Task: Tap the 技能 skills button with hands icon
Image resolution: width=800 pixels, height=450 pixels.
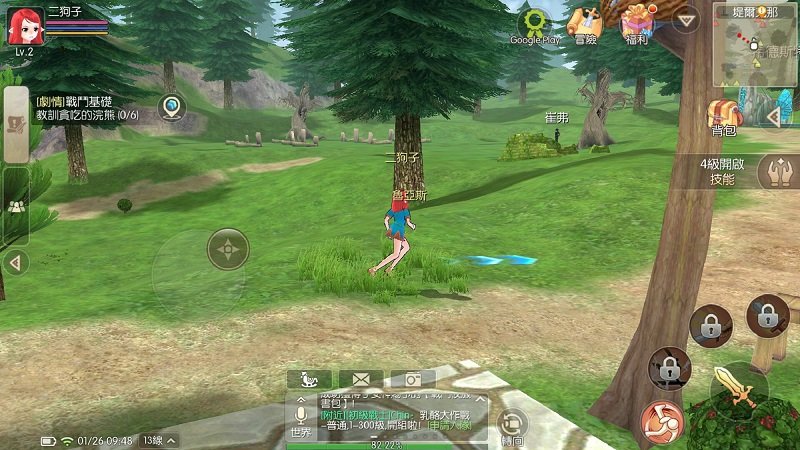Action: 776,172
